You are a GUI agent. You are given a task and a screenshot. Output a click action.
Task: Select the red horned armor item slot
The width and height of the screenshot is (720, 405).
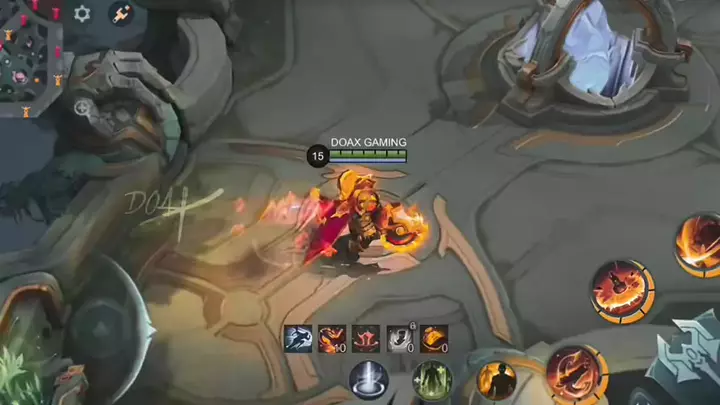[x=366, y=339]
